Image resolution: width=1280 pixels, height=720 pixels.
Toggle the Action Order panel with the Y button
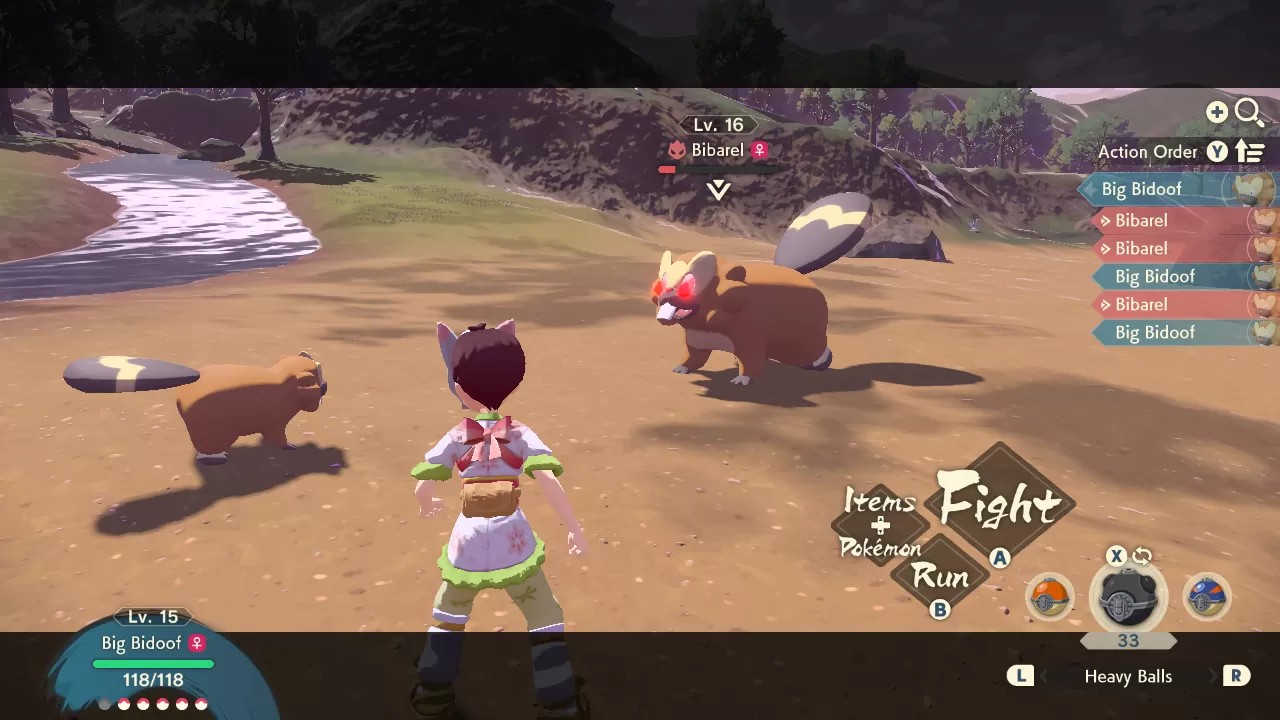click(1217, 151)
